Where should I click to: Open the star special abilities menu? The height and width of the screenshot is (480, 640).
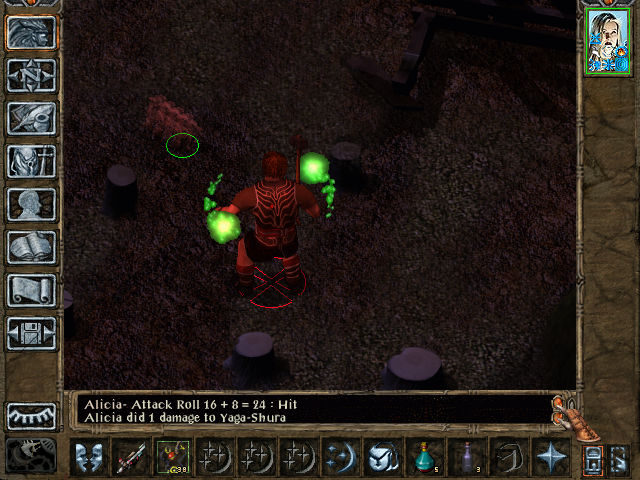550,458
